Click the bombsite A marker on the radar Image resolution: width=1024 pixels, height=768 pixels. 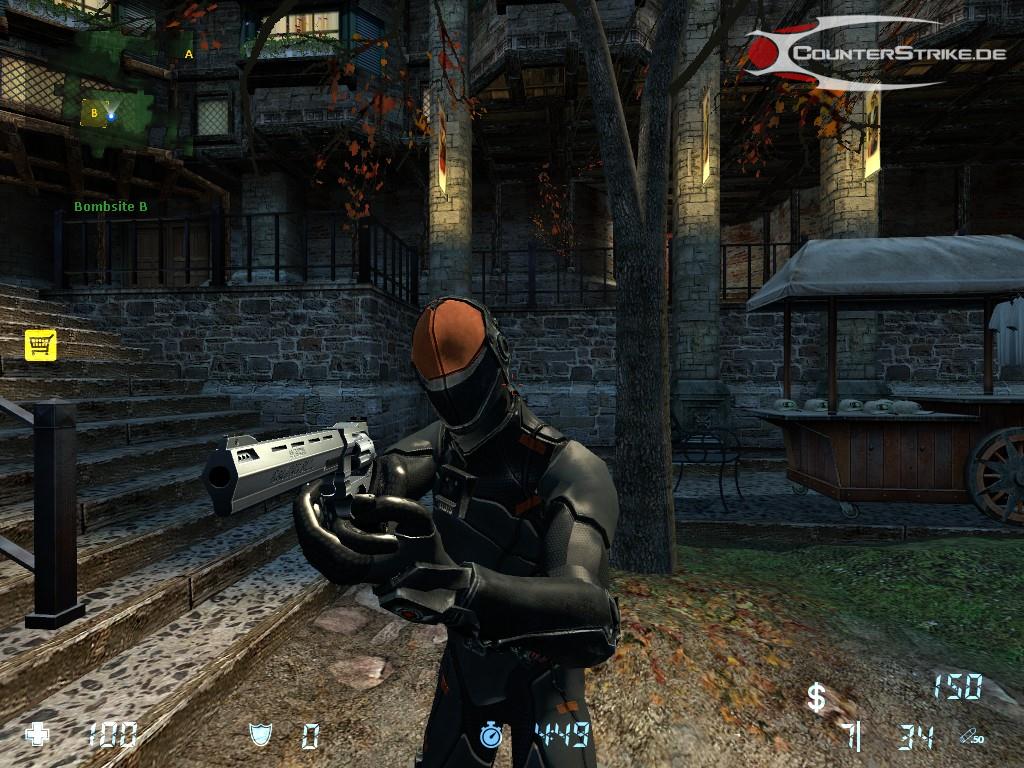pyautogui.click(x=189, y=54)
